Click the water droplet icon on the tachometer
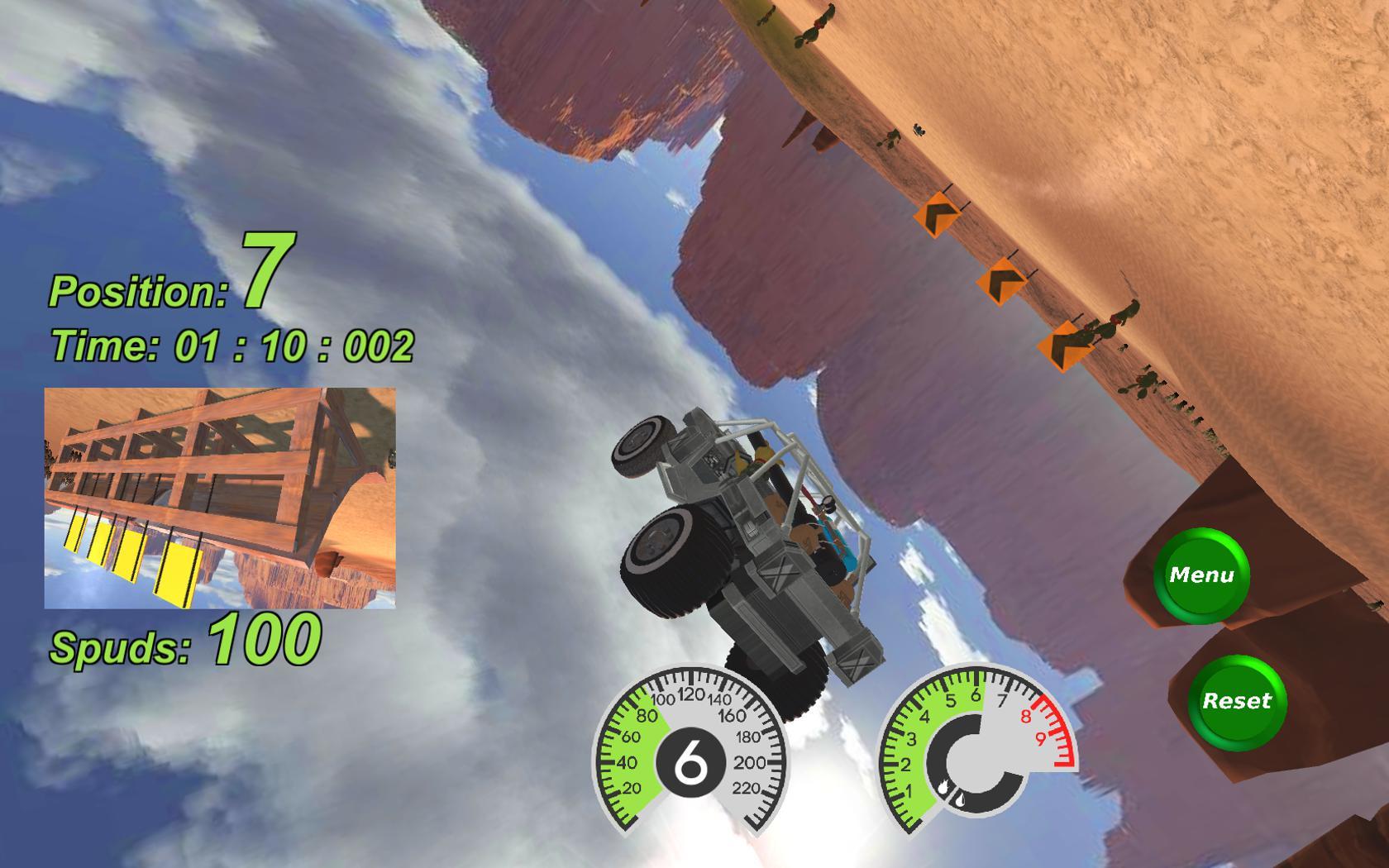Viewport: 1389px width, 868px height. (961, 800)
